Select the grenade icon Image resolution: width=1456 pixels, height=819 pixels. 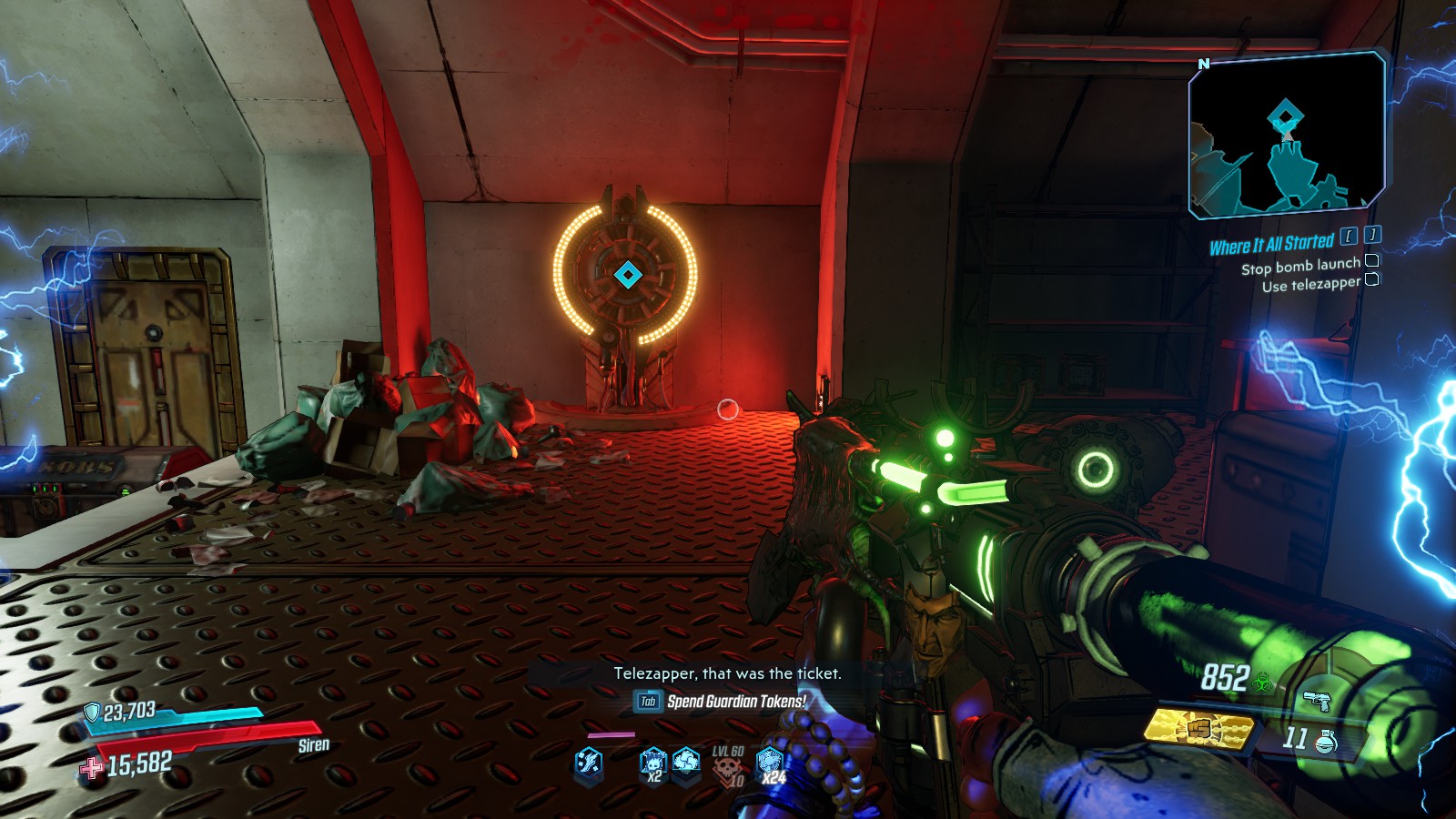tap(1326, 742)
